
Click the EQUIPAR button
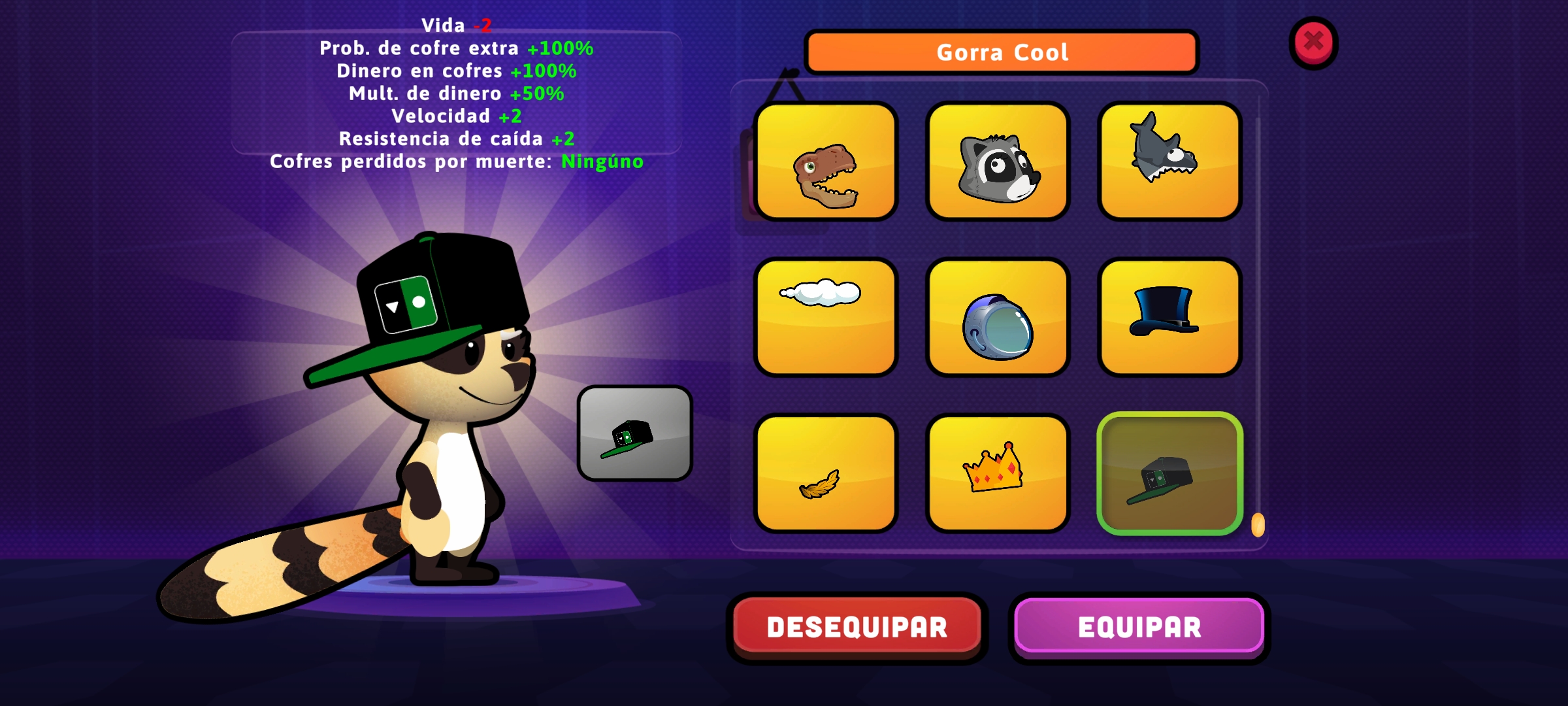click(x=1139, y=627)
